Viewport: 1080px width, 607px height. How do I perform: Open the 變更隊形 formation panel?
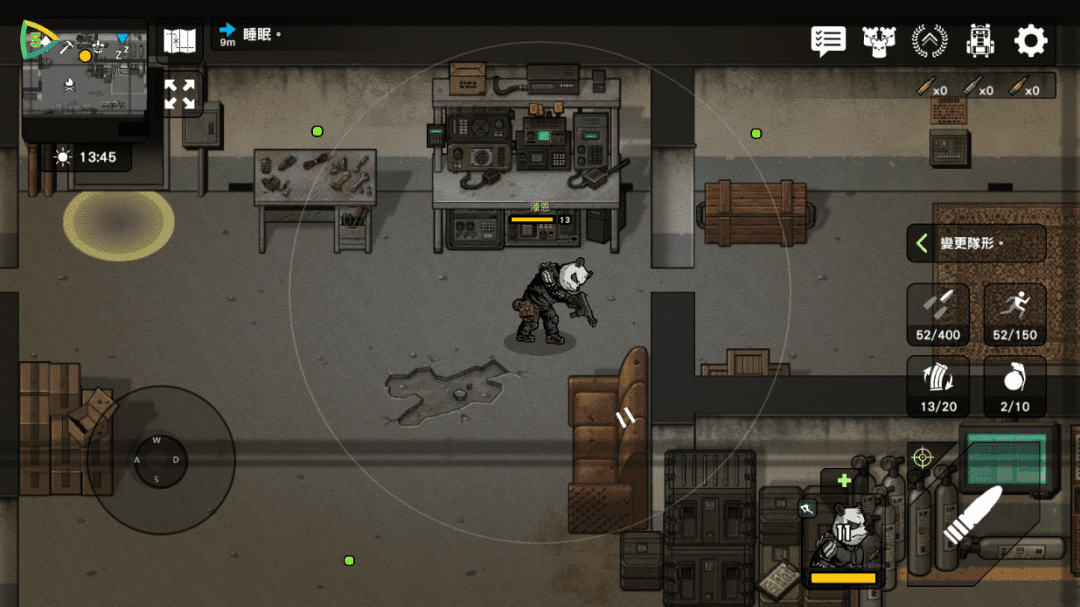[976, 243]
